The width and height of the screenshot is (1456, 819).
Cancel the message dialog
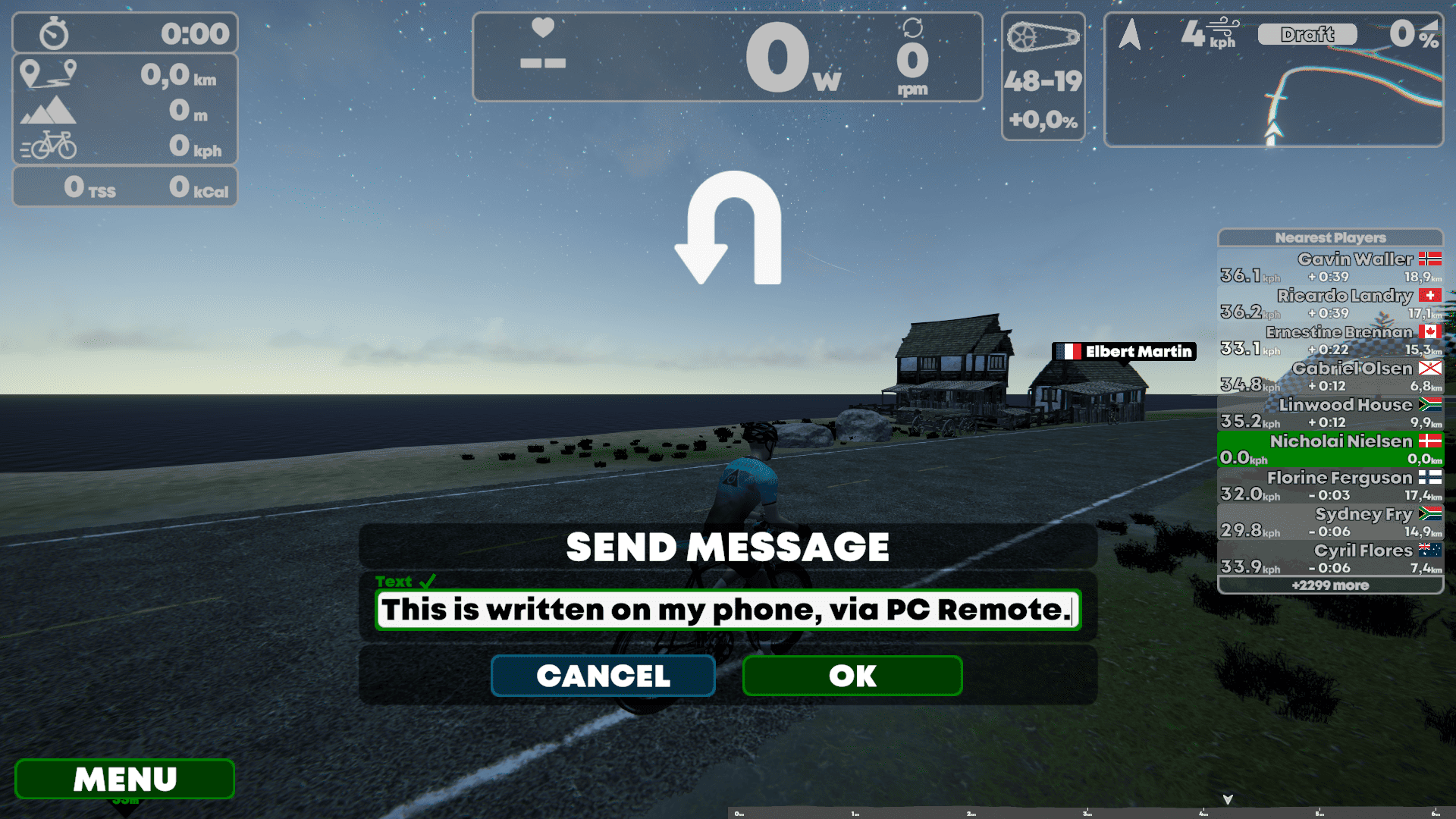[603, 676]
